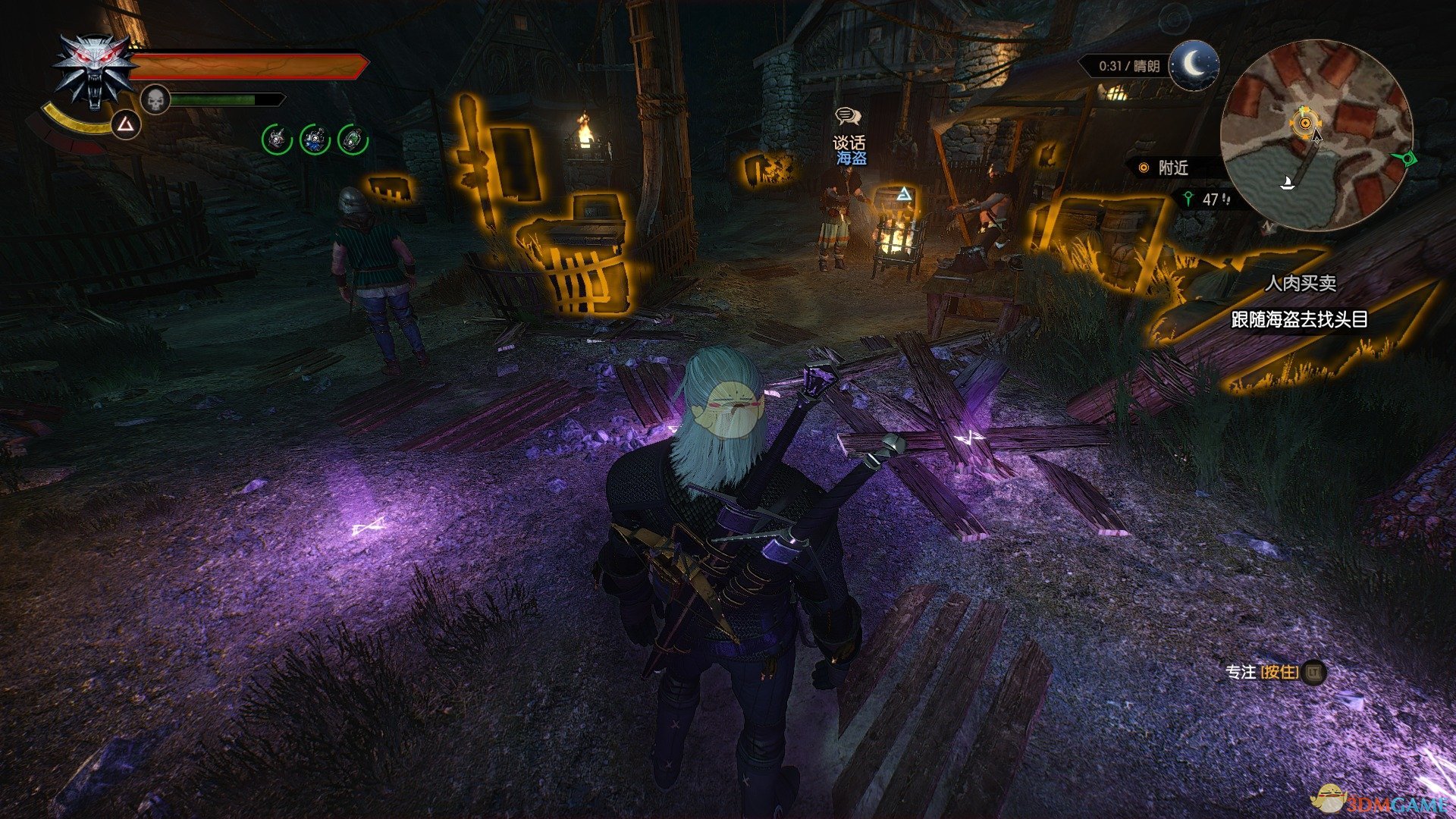Click the 谈话 speech bubble on the pirate
The width and height of the screenshot is (1456, 819).
pyautogui.click(x=848, y=116)
